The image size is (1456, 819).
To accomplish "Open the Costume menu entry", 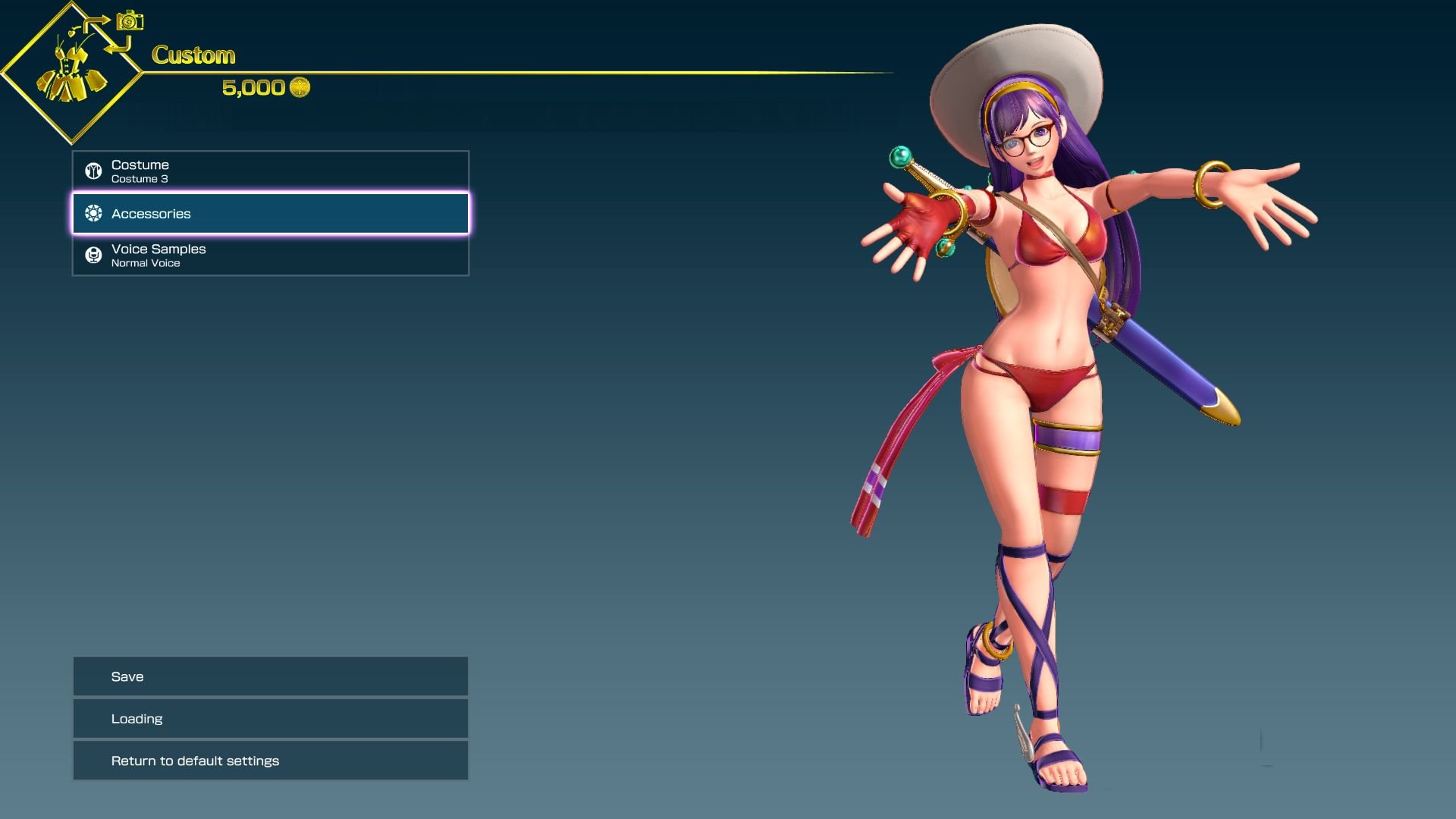I will tap(269, 170).
